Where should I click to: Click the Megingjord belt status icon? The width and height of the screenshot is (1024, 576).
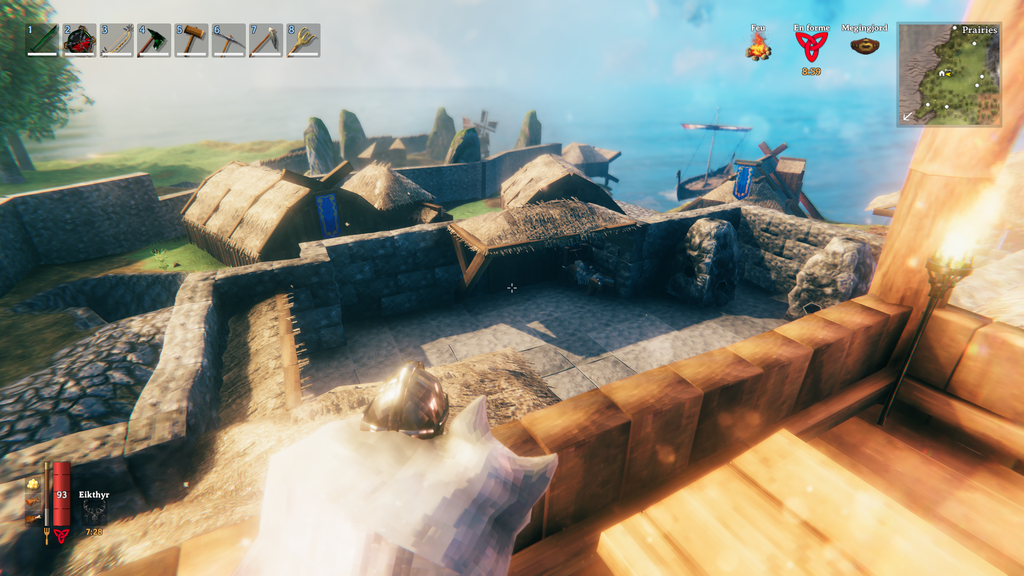coord(865,45)
